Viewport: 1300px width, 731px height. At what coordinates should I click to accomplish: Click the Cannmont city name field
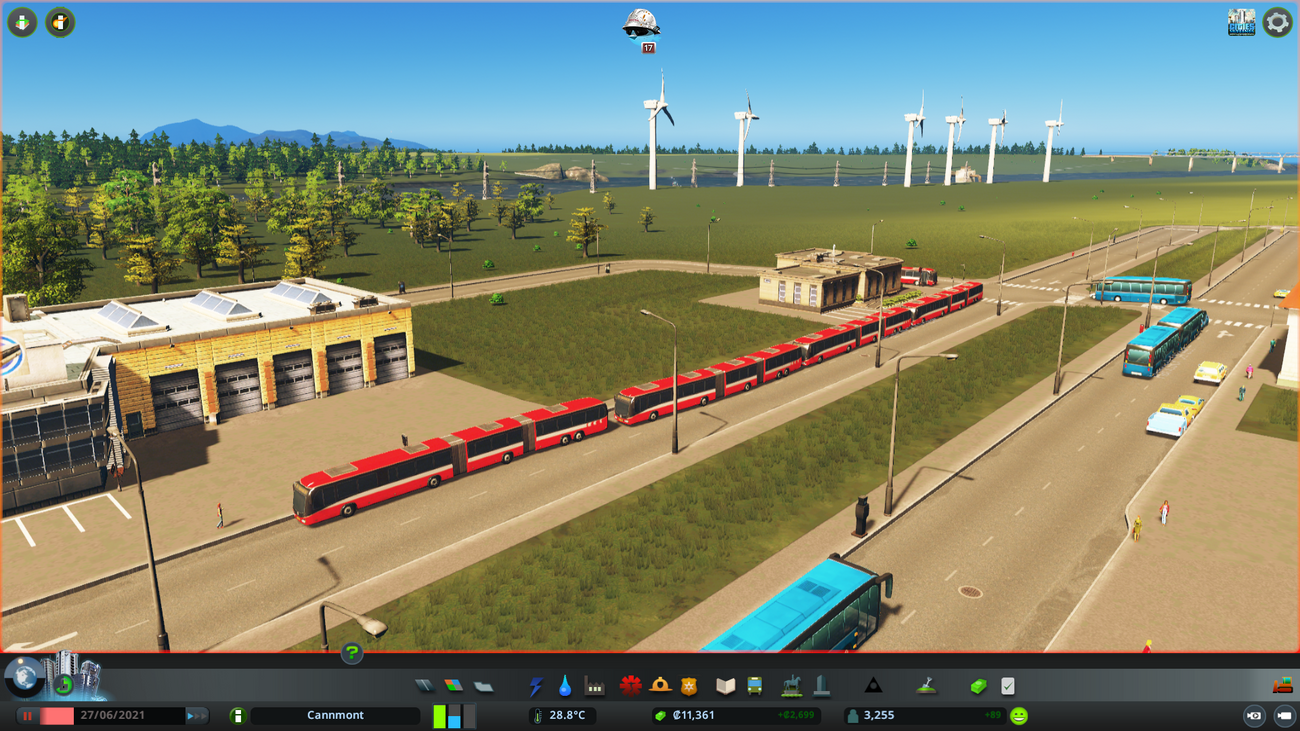click(x=335, y=716)
